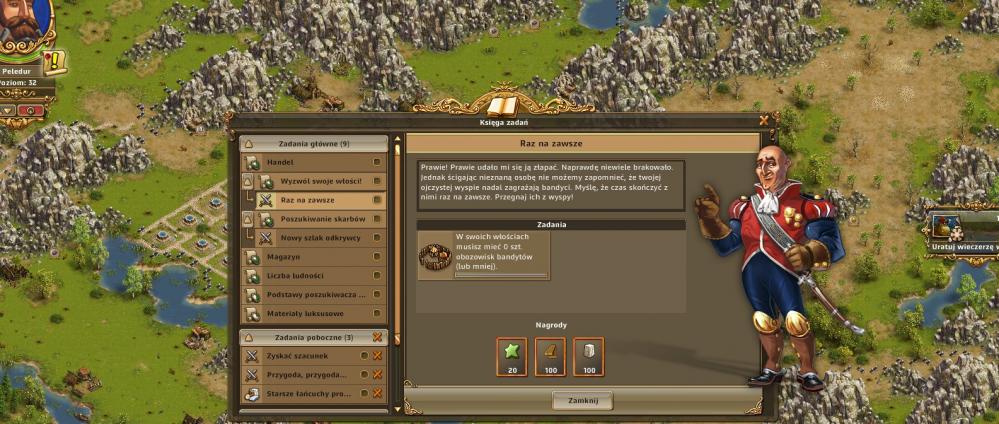Select the Starsze łańcuchy side quest
Viewport: 999px width, 424px height.
[305, 394]
